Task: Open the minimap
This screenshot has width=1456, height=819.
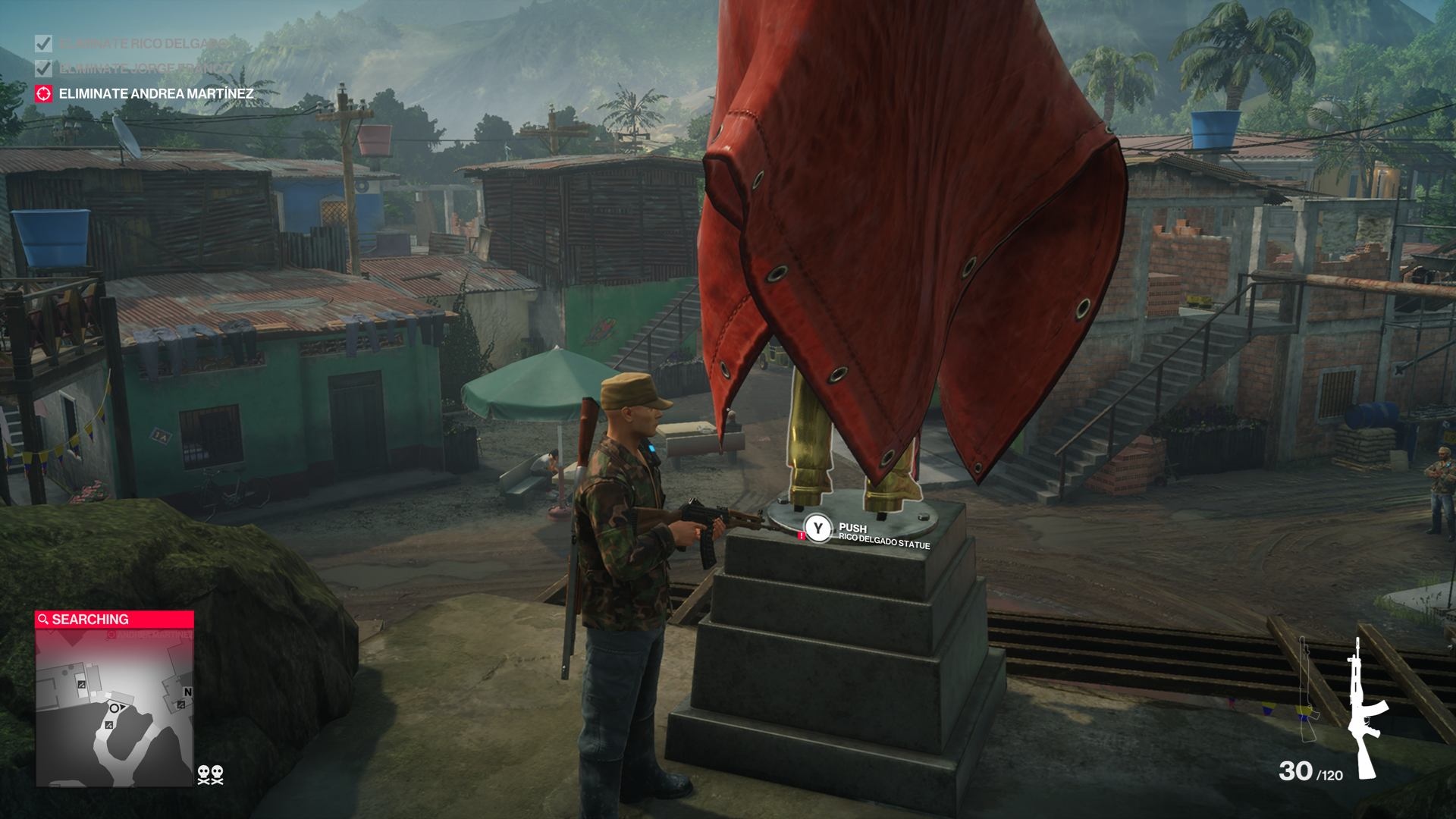Action: pos(115,707)
